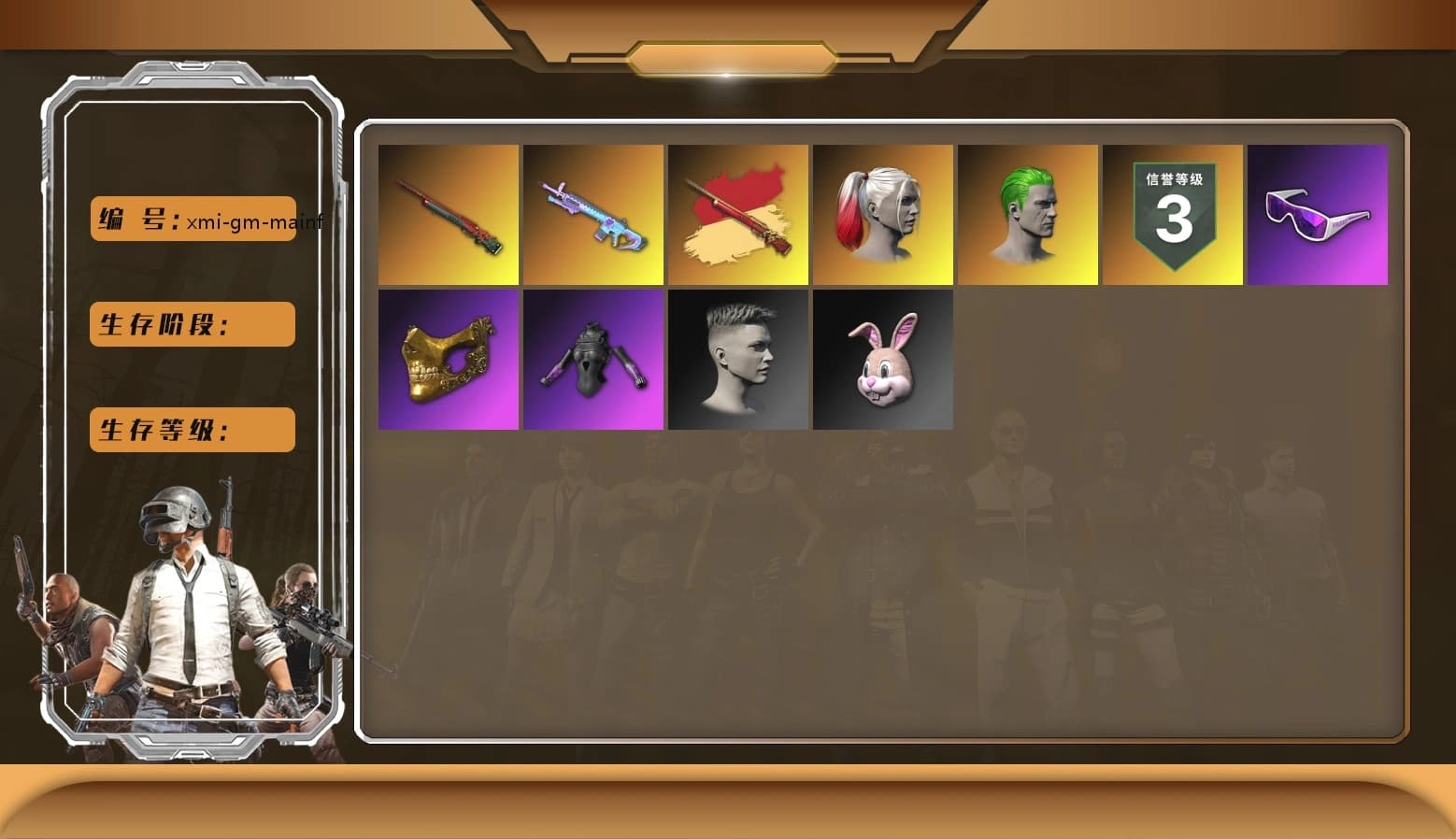Image resolution: width=1456 pixels, height=839 pixels.
Task: View the green hair character item
Action: (x=1027, y=215)
